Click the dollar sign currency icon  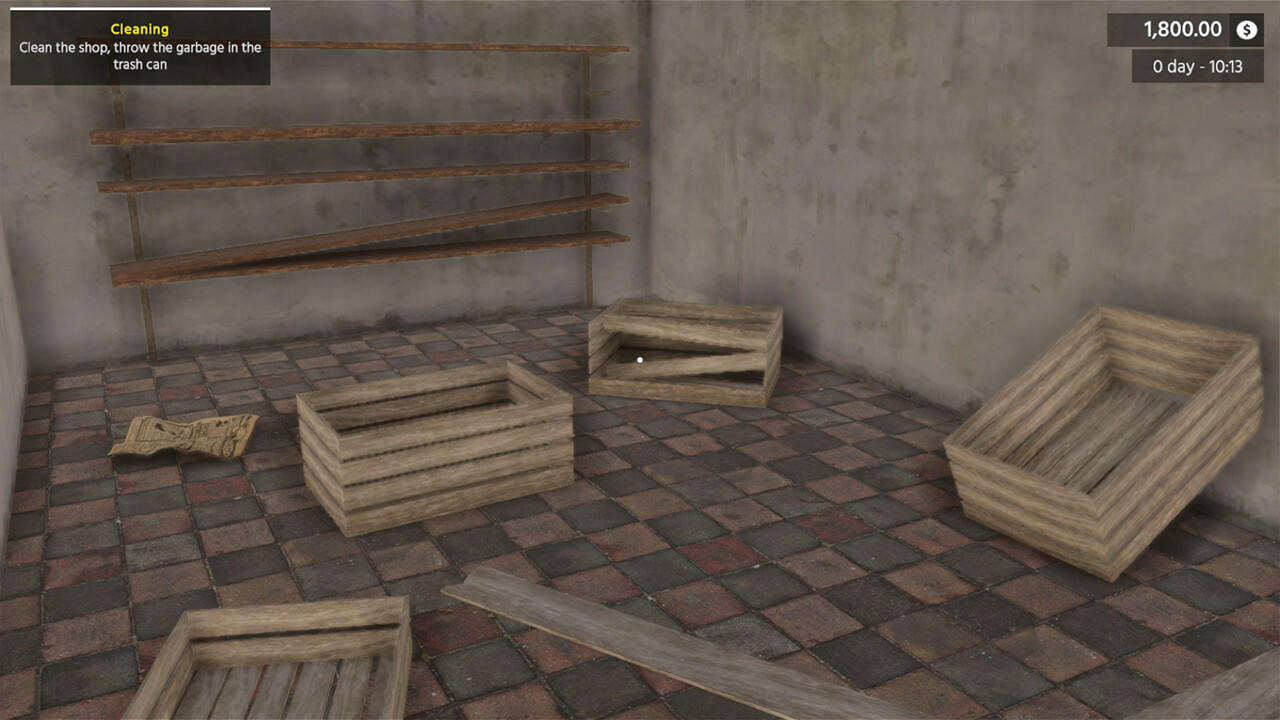[1244, 30]
